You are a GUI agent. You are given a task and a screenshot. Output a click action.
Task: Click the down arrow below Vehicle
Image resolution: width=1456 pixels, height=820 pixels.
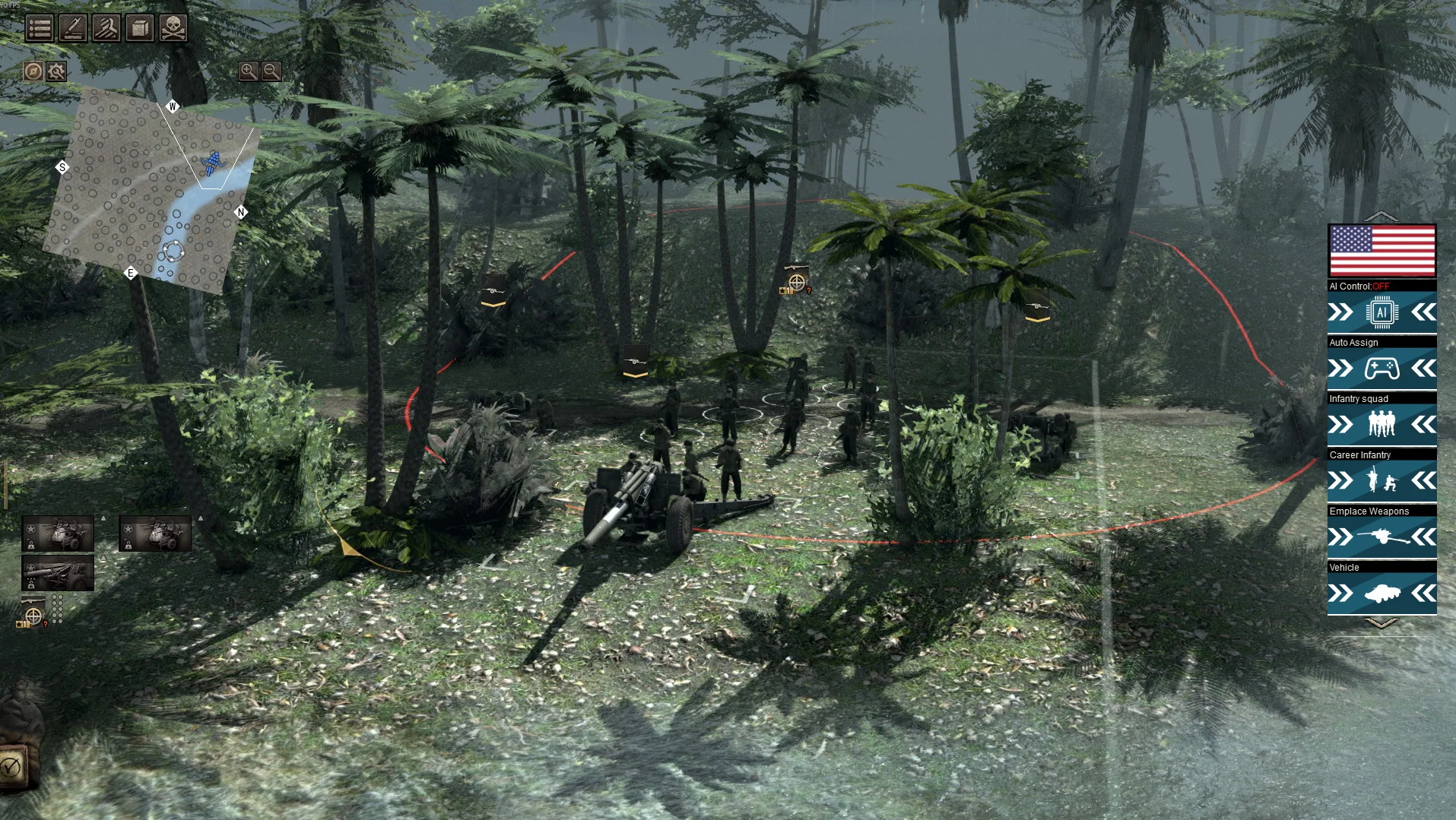tap(1381, 623)
